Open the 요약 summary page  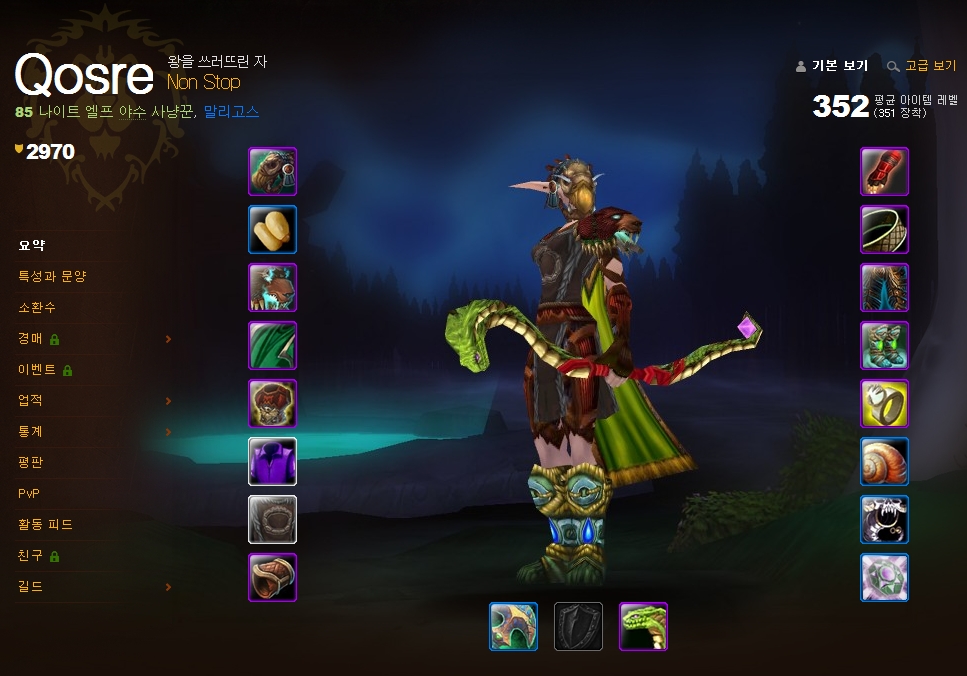click(x=32, y=245)
